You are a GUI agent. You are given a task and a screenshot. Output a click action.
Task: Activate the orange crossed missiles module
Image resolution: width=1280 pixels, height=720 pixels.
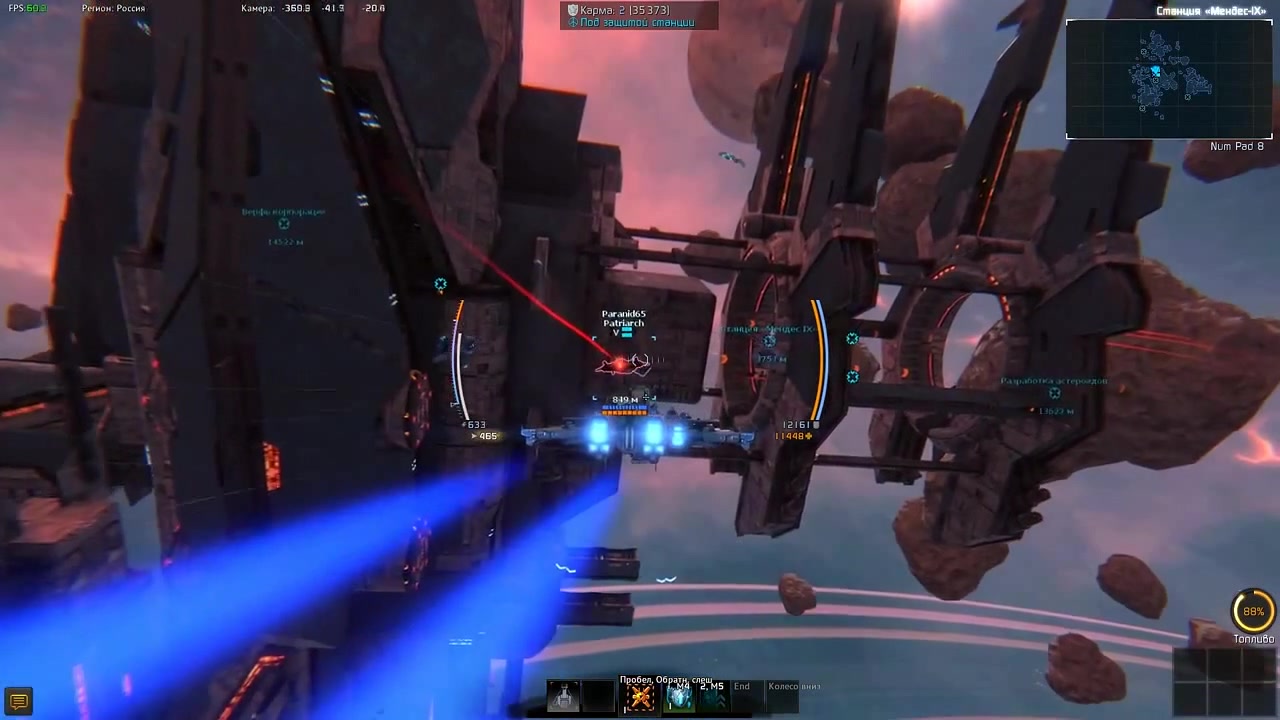click(640, 698)
